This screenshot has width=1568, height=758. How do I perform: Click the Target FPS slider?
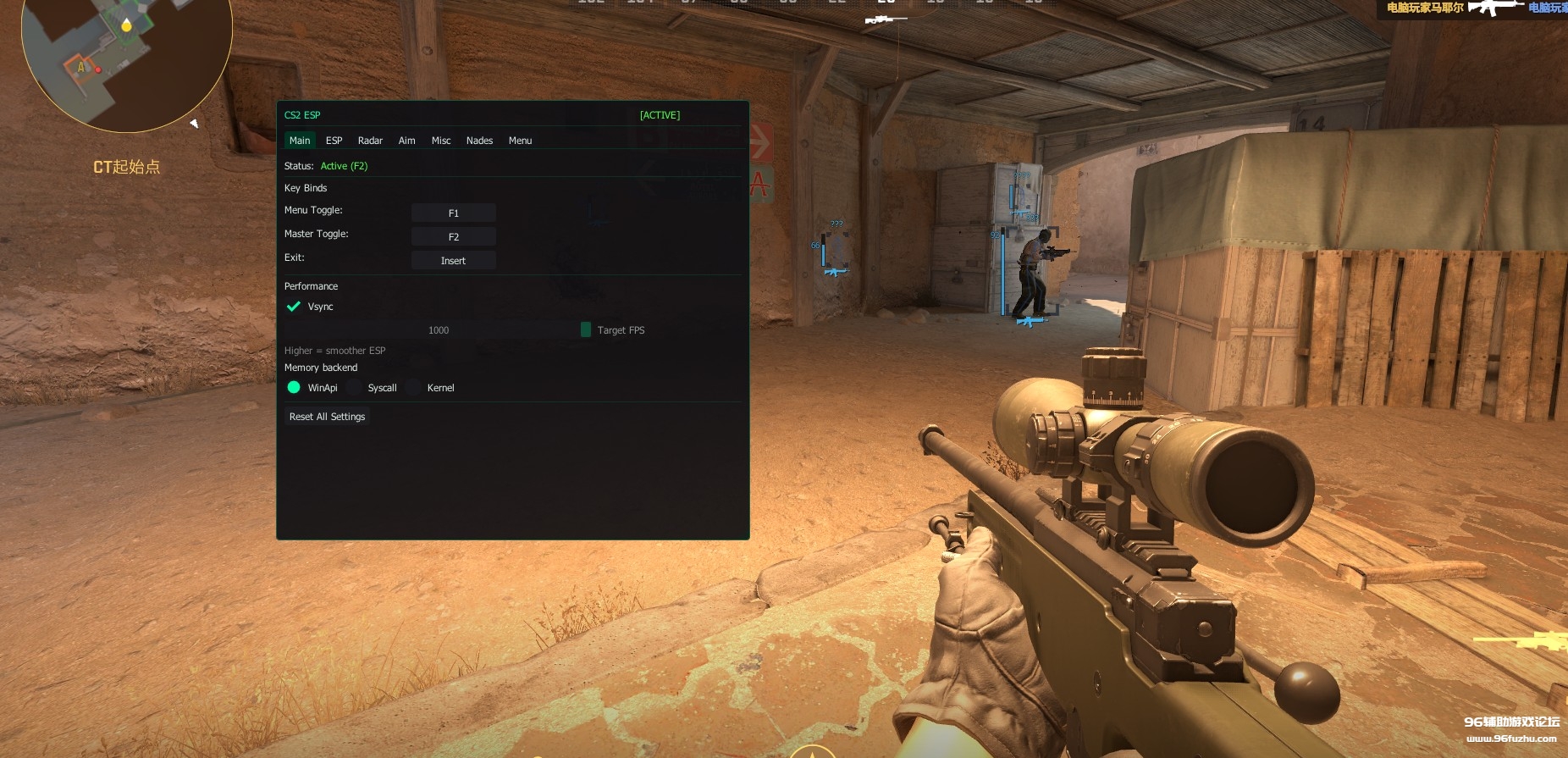click(x=438, y=330)
